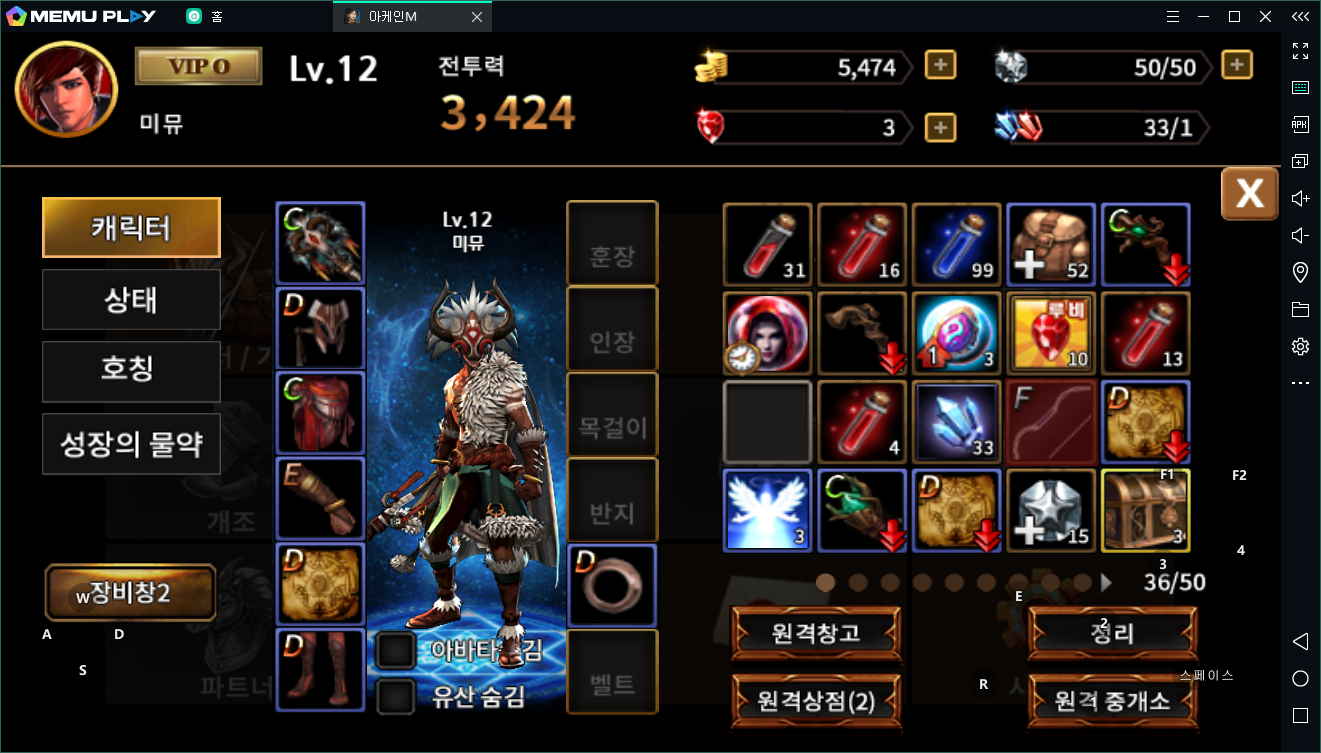Viewport: 1321px width, 753px height.
Task: Click the 정리 sort button
Action: (1112, 632)
